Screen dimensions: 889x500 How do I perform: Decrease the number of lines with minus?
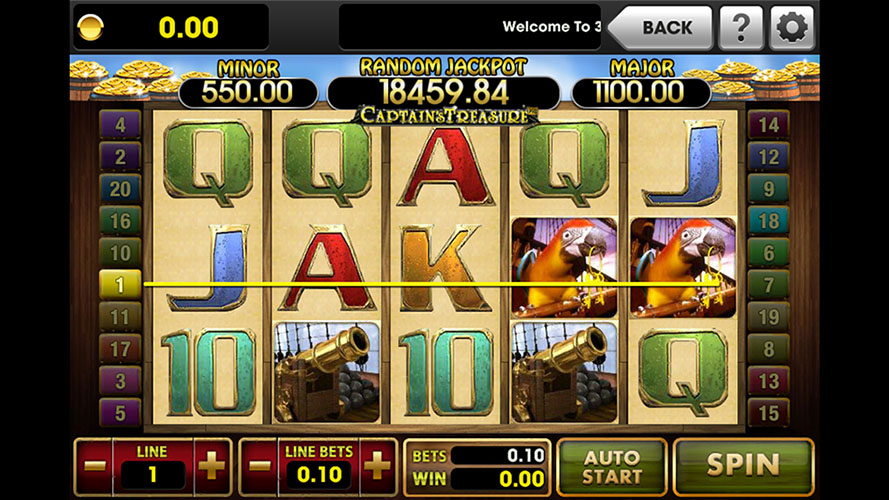(x=96, y=466)
